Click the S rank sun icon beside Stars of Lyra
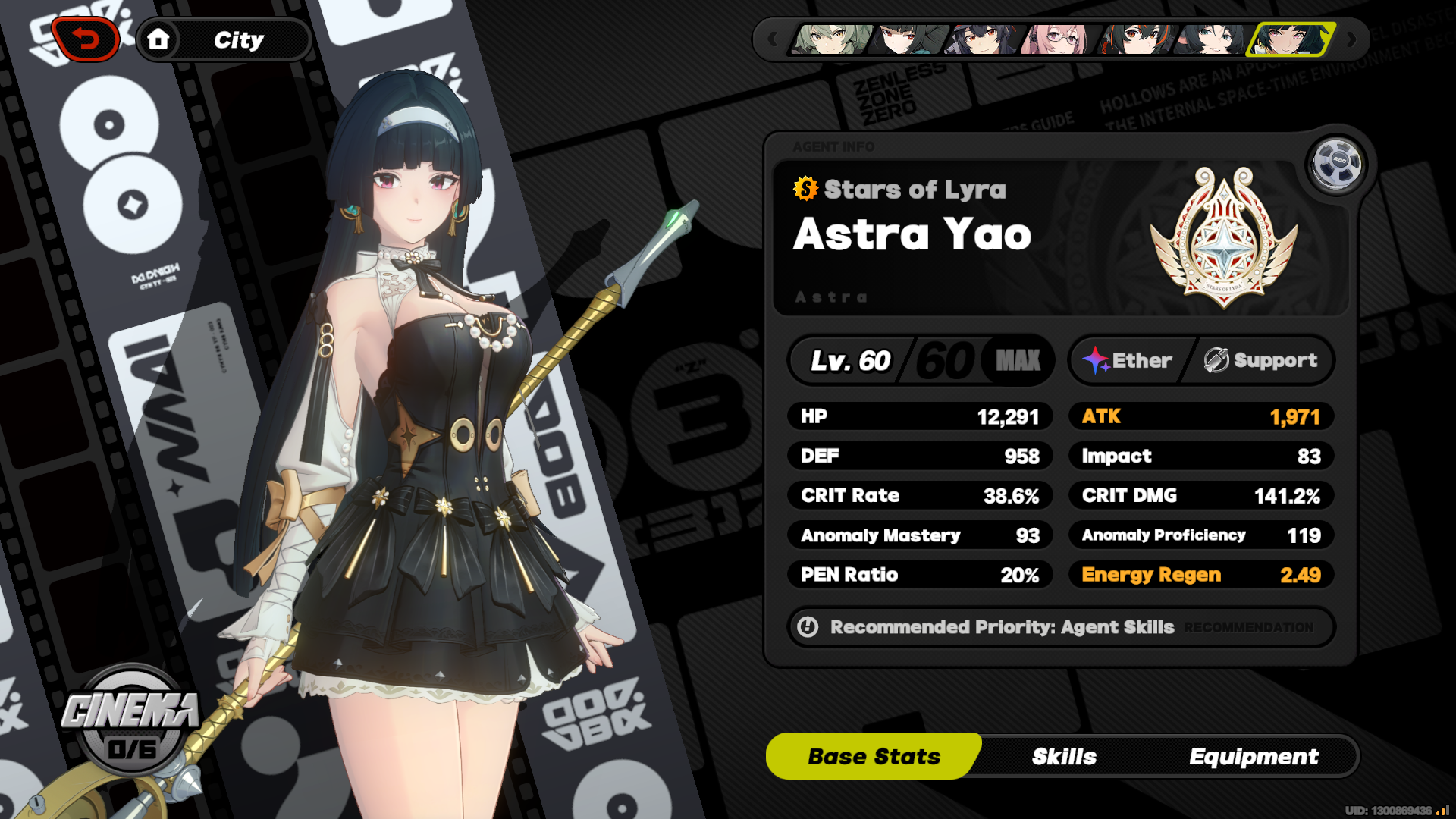Viewport: 1456px width, 819px height. 804,190
